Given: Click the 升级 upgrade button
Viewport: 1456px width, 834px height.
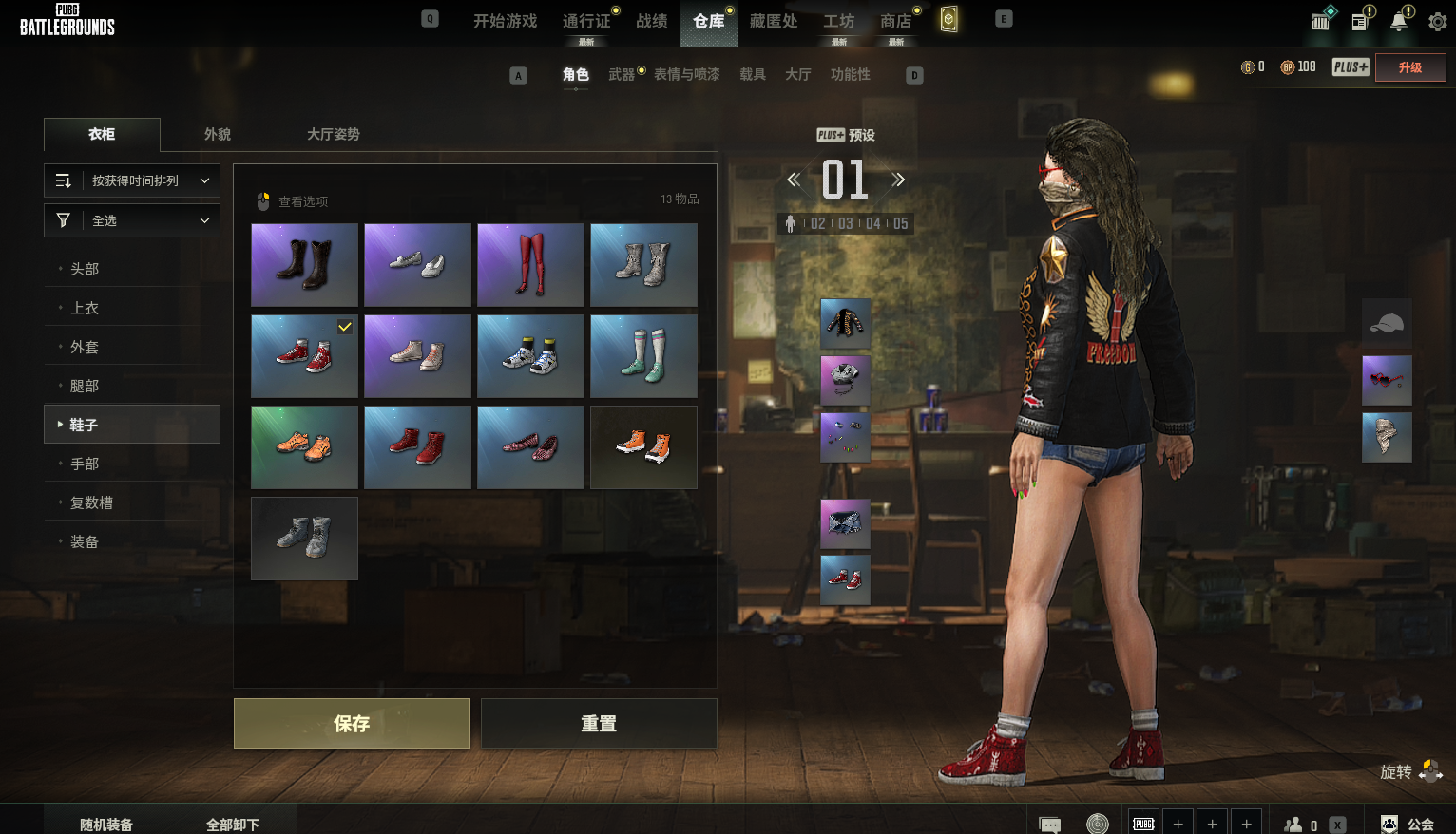Looking at the screenshot, I should click(x=1409, y=67).
